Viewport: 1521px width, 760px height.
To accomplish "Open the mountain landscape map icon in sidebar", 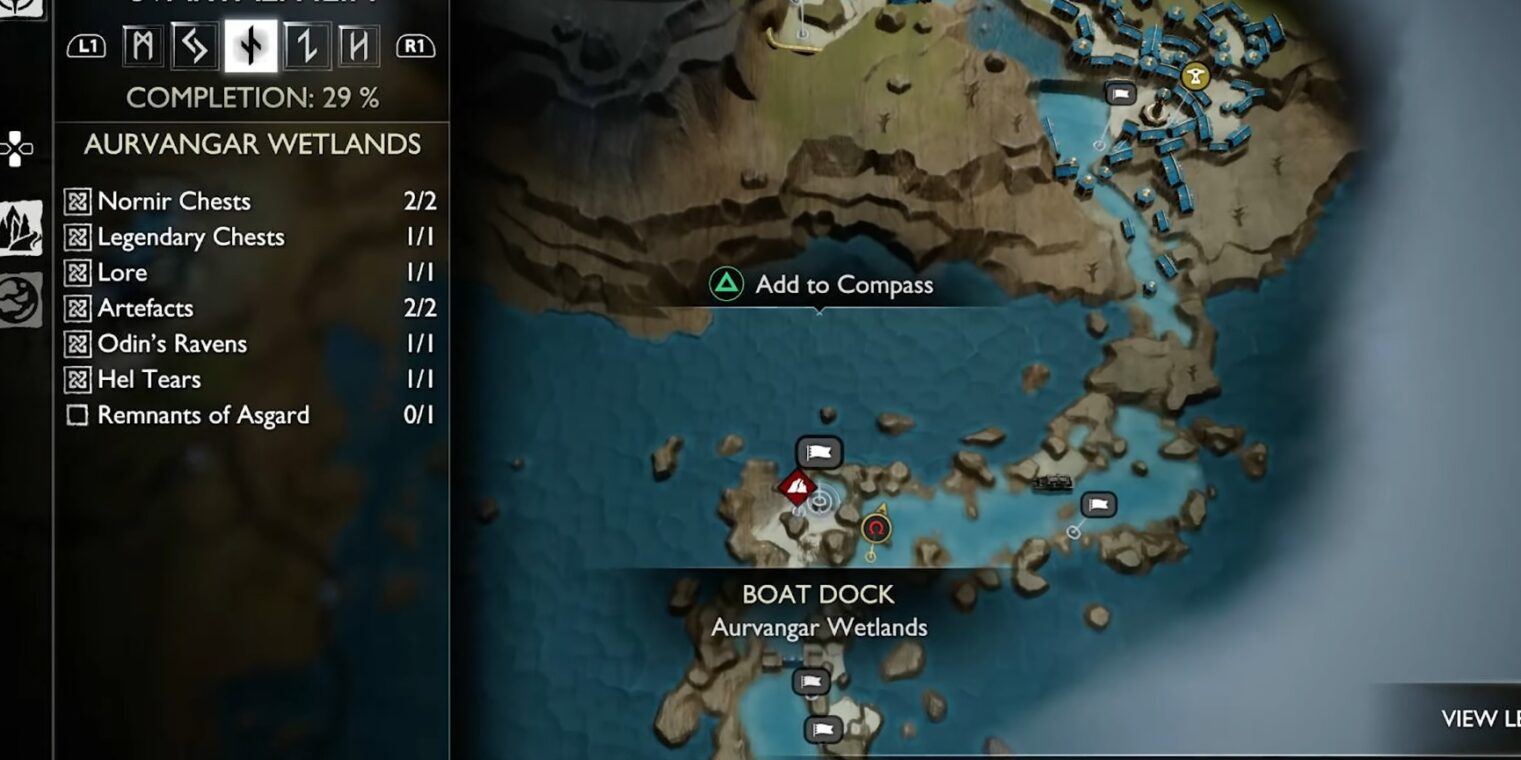I will (21, 227).
